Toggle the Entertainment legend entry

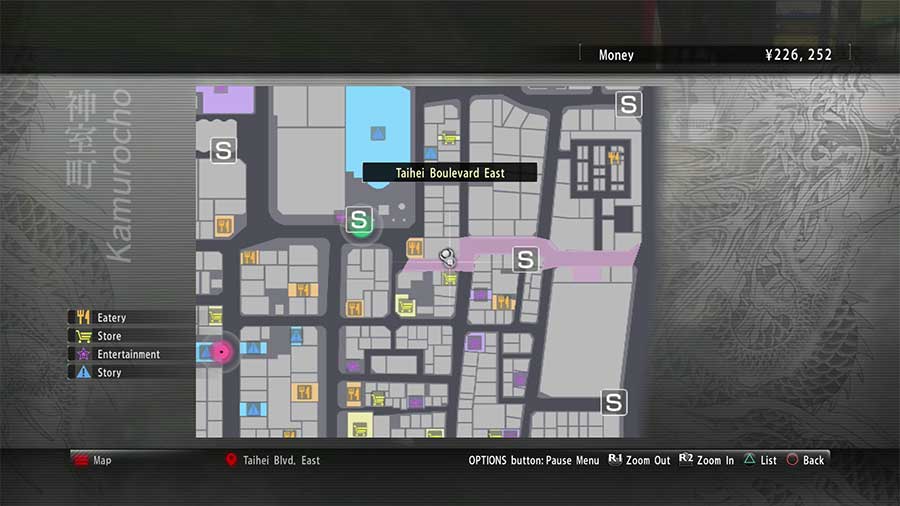coord(127,354)
